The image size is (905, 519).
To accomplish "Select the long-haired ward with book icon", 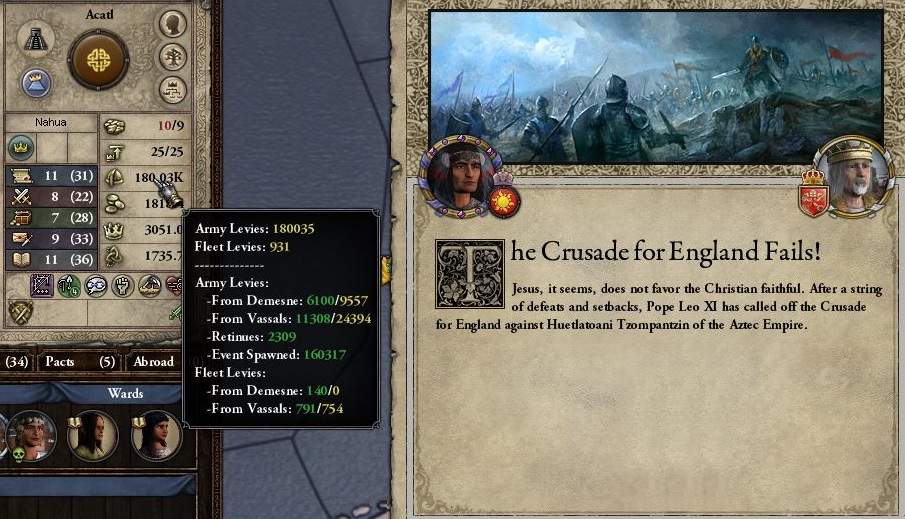I will (93, 435).
